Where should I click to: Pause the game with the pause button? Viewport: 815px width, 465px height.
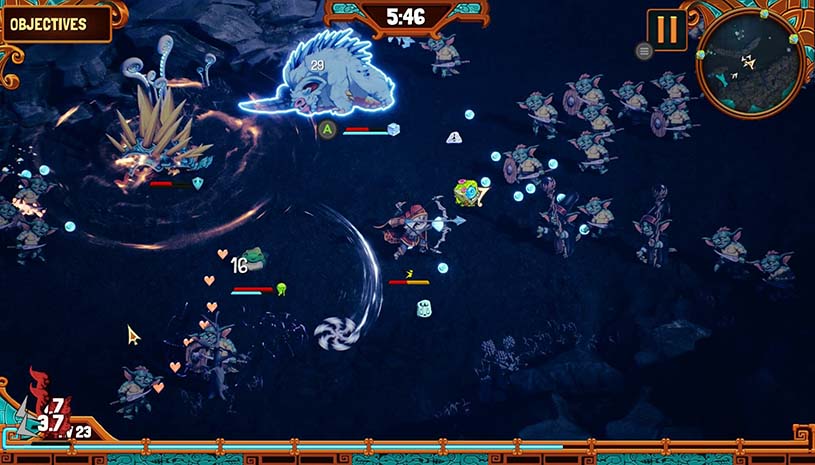[666, 29]
